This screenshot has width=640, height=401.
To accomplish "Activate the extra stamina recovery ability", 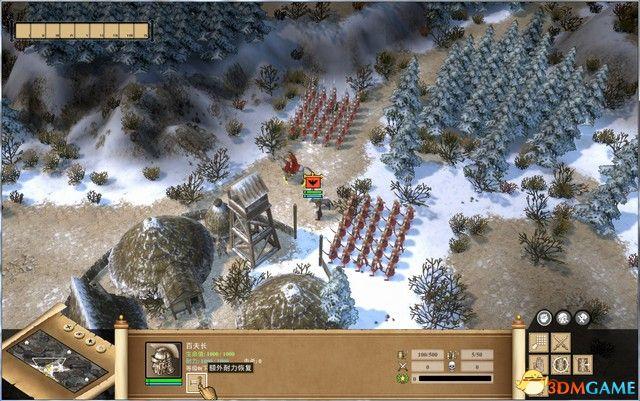I will [195, 383].
